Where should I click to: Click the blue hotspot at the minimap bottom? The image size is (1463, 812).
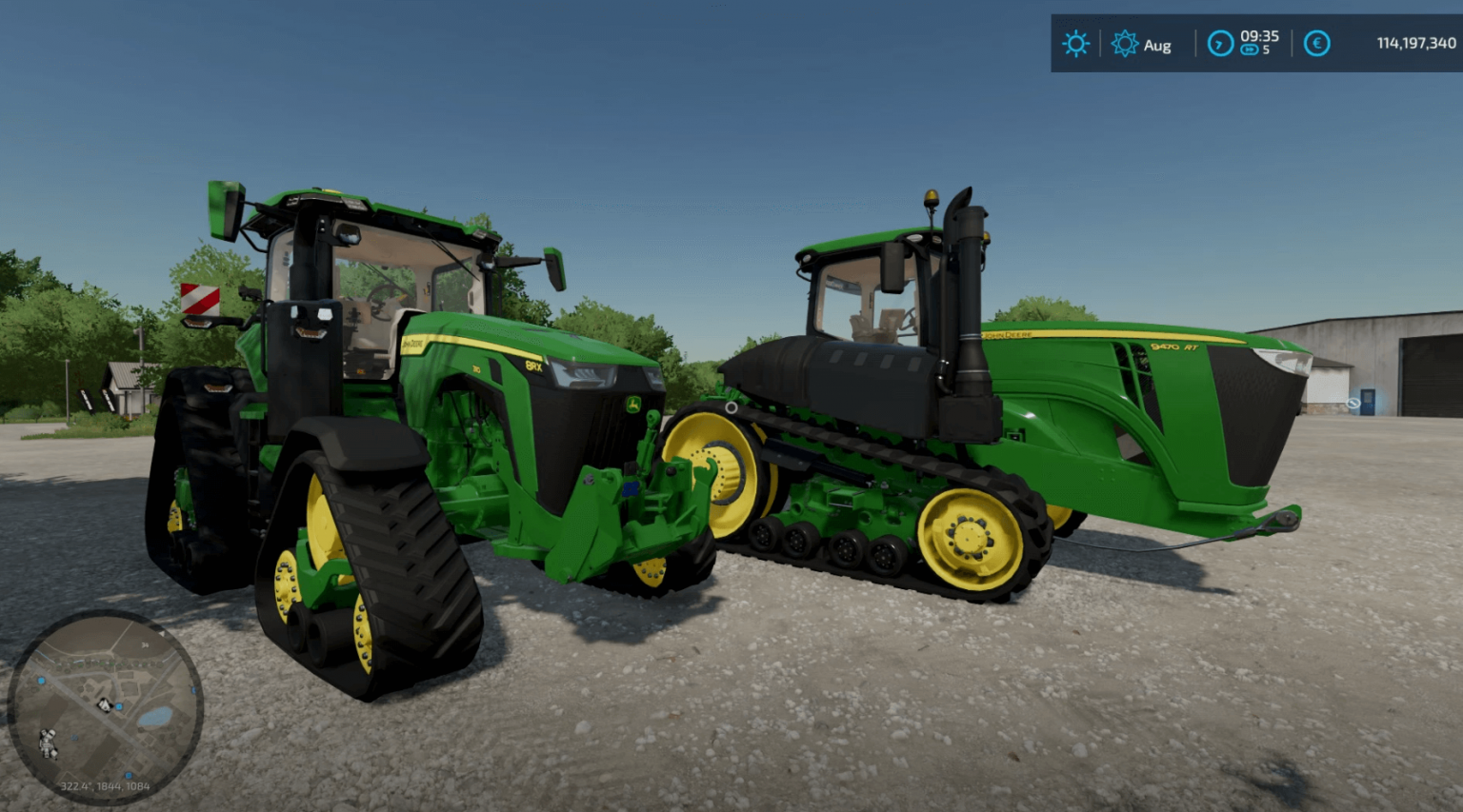pyautogui.click(x=129, y=774)
